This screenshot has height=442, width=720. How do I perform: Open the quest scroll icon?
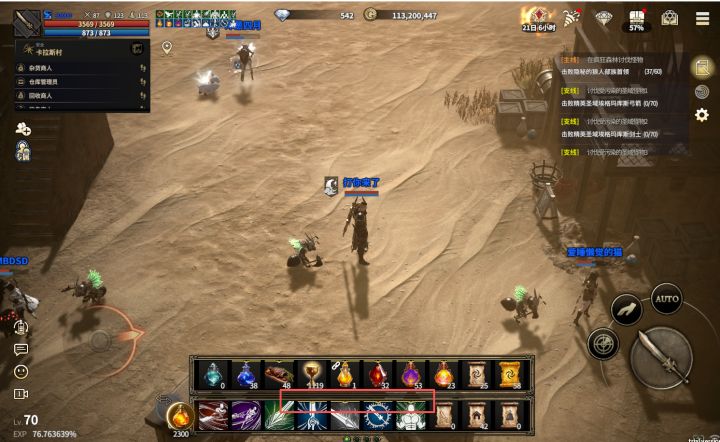pos(702,67)
